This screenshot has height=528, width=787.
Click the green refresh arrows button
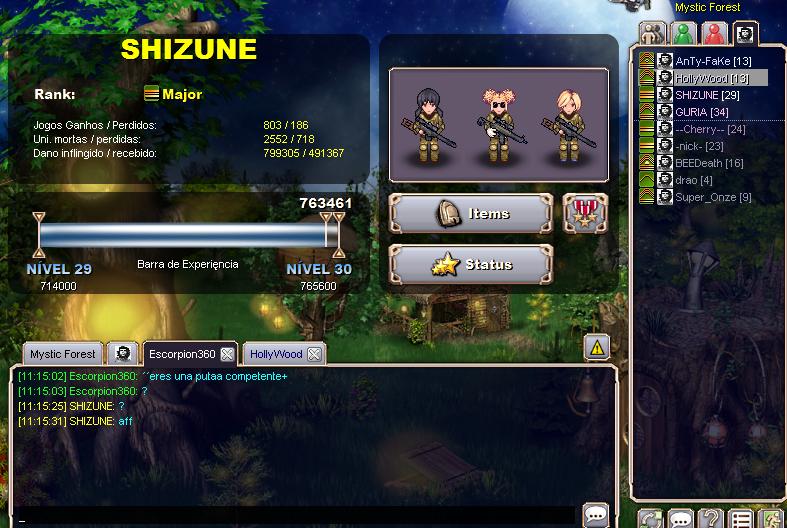[651, 519]
